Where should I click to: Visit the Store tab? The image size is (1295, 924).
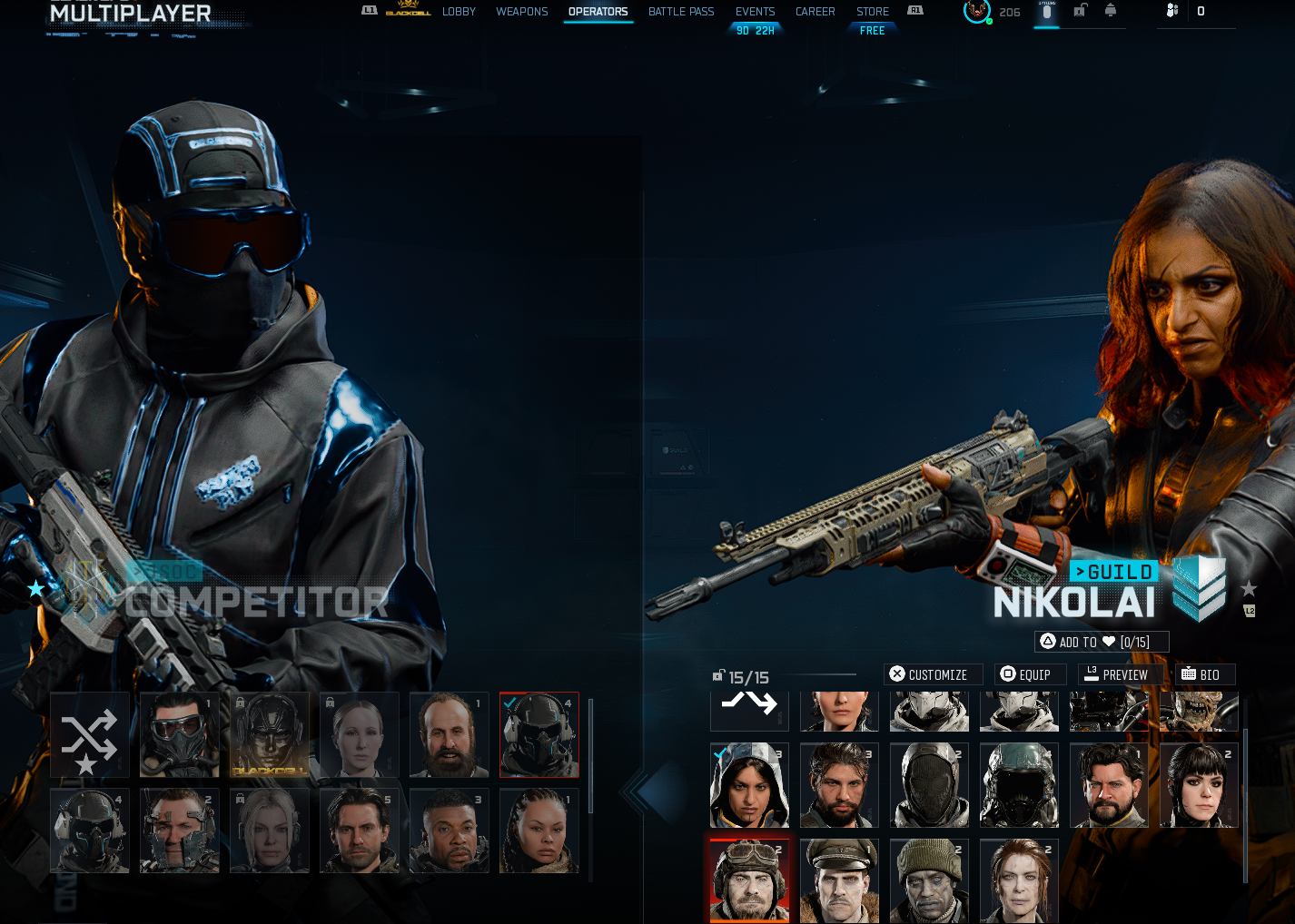[x=872, y=12]
